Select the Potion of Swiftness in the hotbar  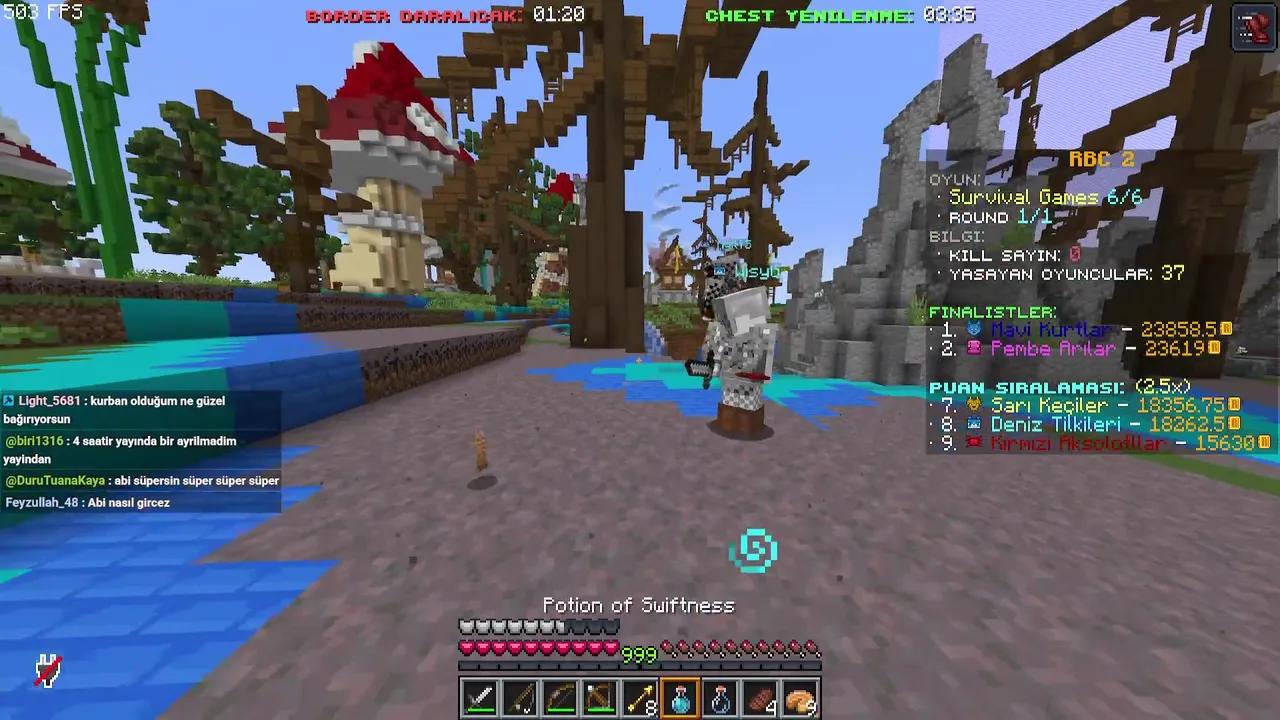pos(680,697)
